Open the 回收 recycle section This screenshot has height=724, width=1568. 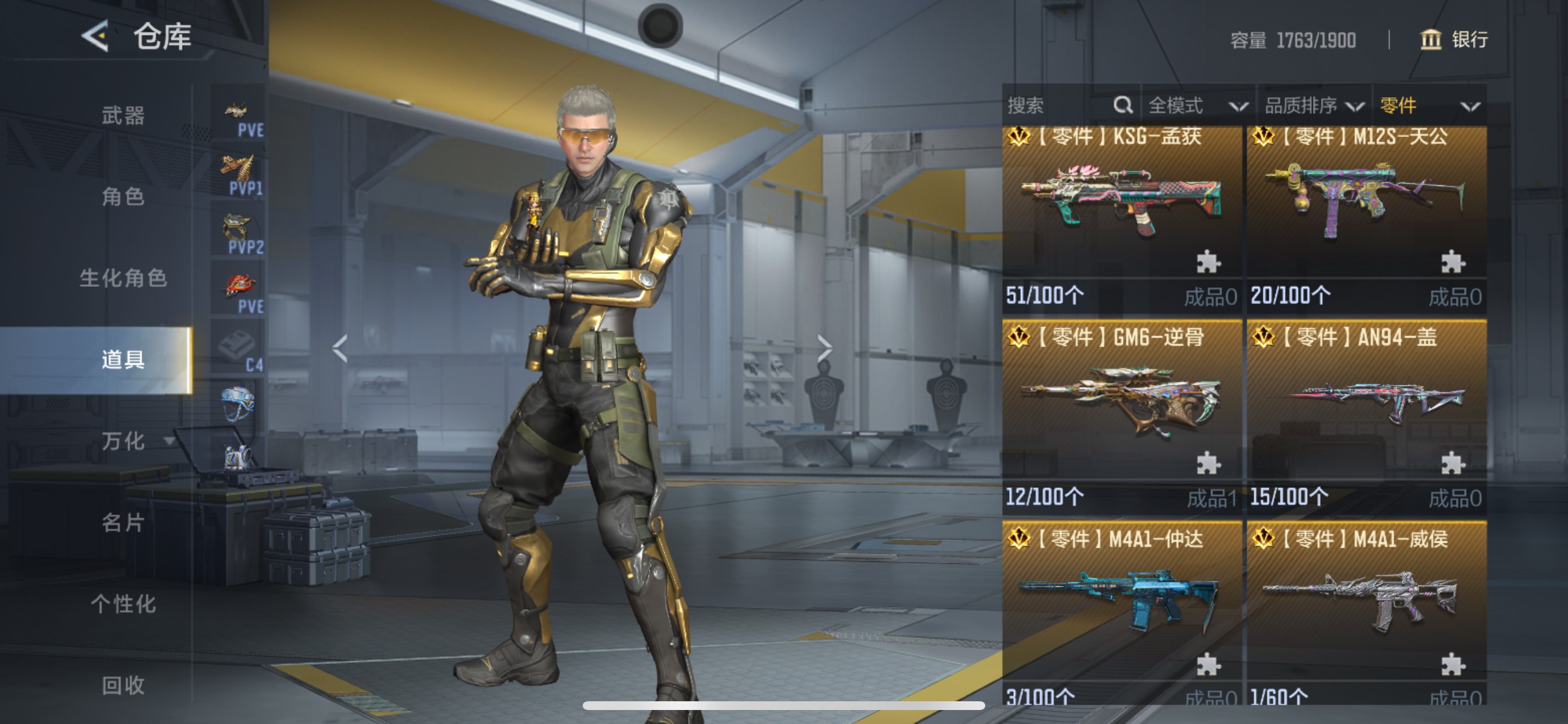pyautogui.click(x=123, y=685)
